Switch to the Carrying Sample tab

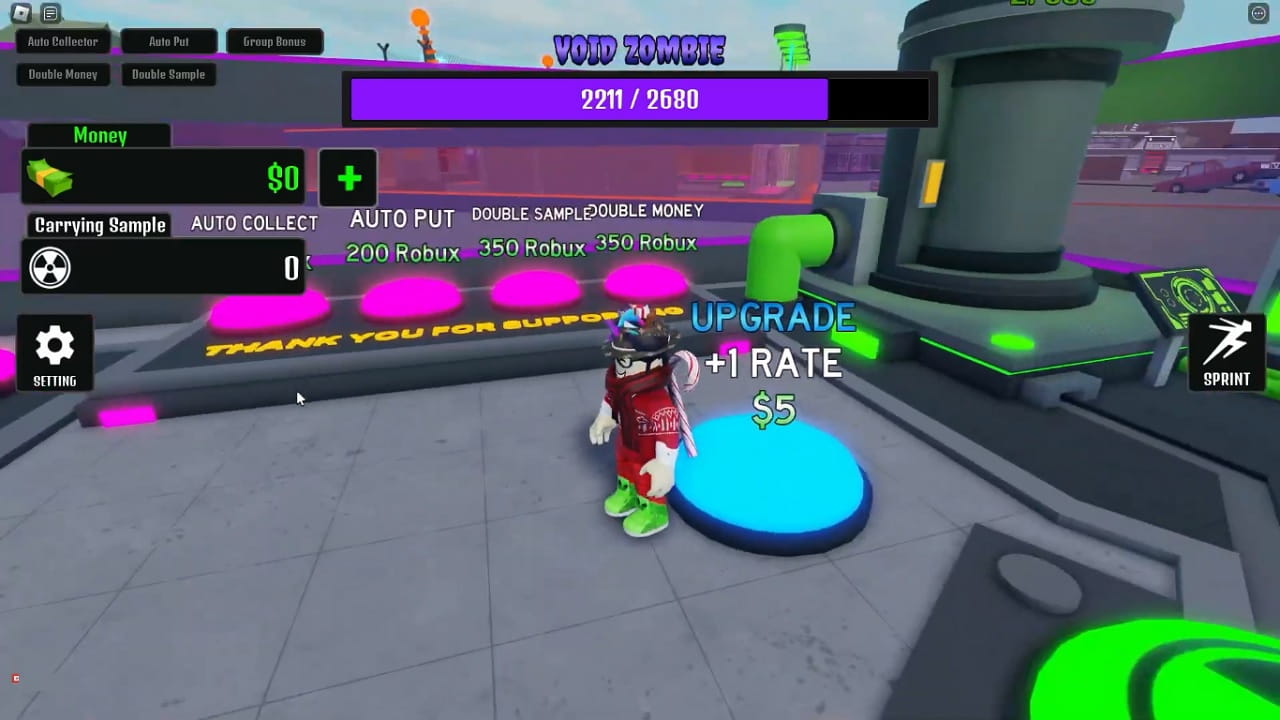97,226
